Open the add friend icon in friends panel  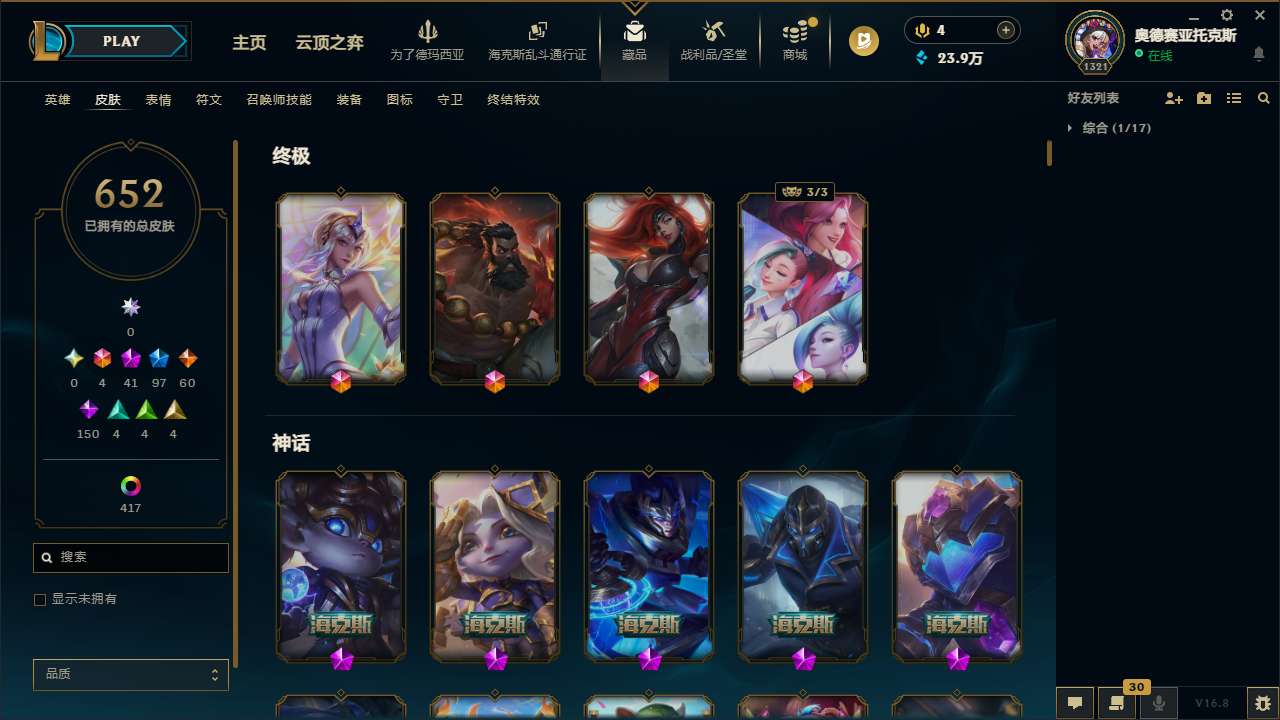click(1174, 98)
